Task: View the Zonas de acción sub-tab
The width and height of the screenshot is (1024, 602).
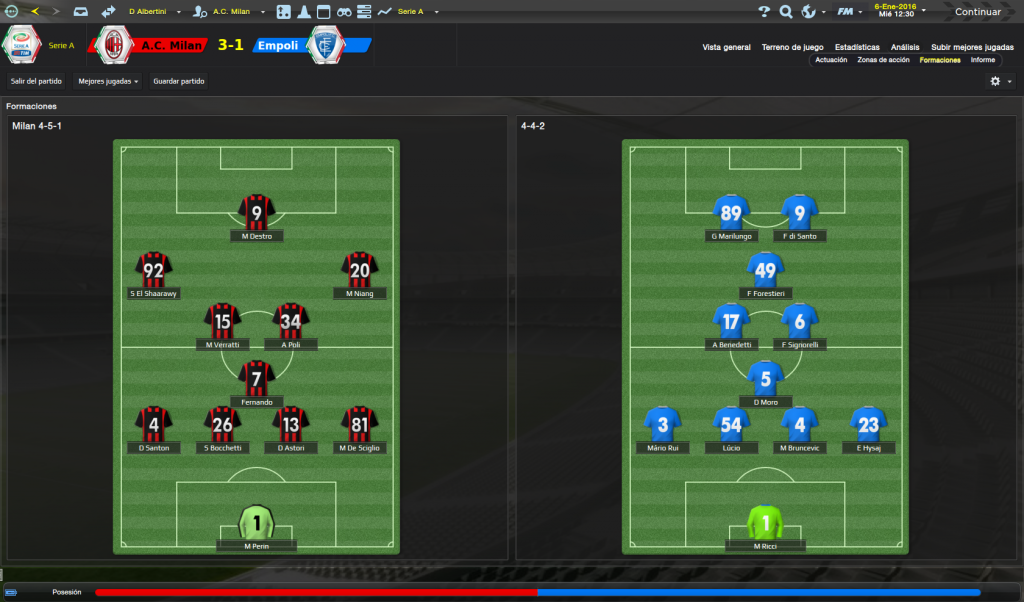Action: (x=883, y=60)
